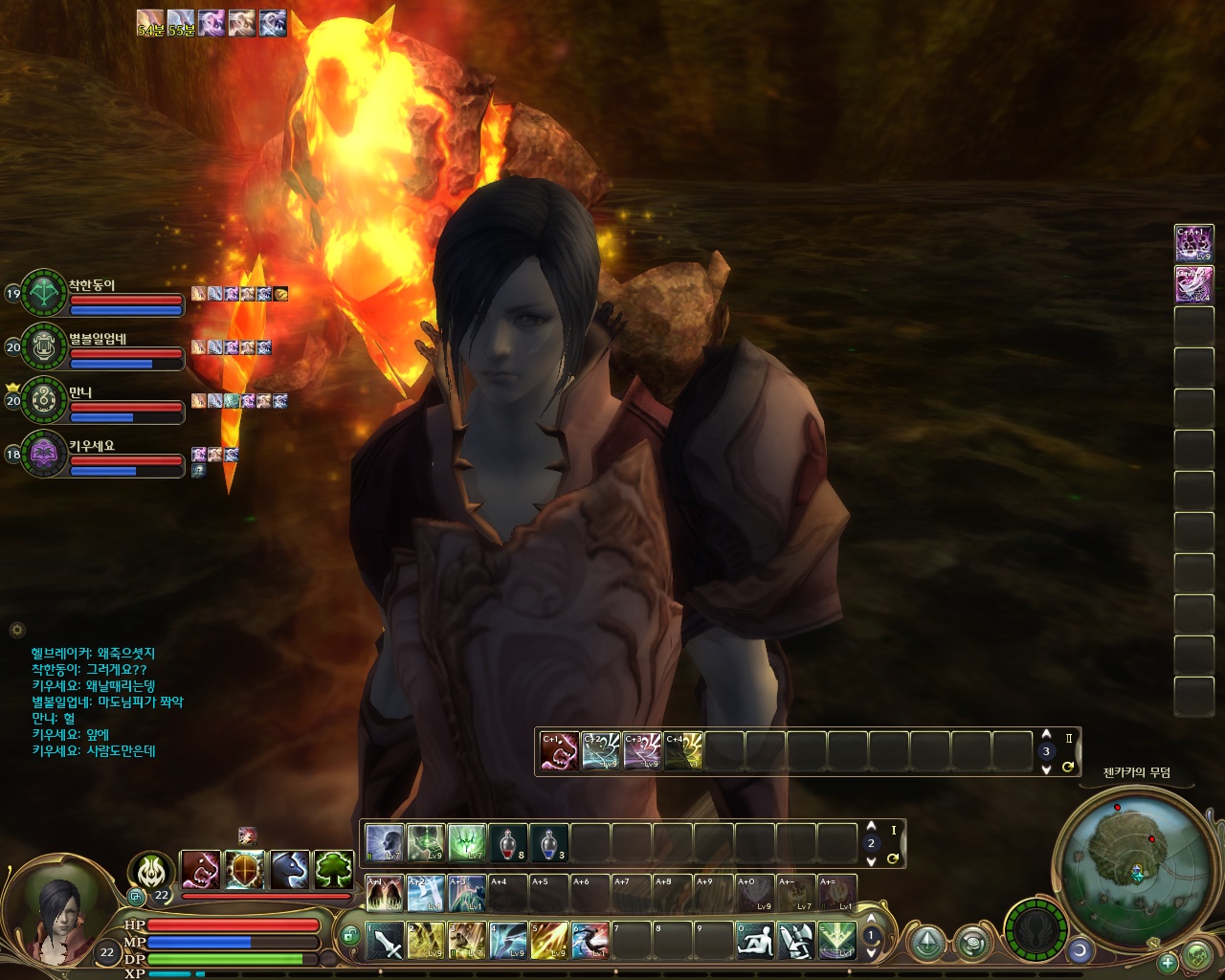Use the glowing head skill icon
Screen dimensions: 1225x980
pyautogui.click(x=385, y=843)
